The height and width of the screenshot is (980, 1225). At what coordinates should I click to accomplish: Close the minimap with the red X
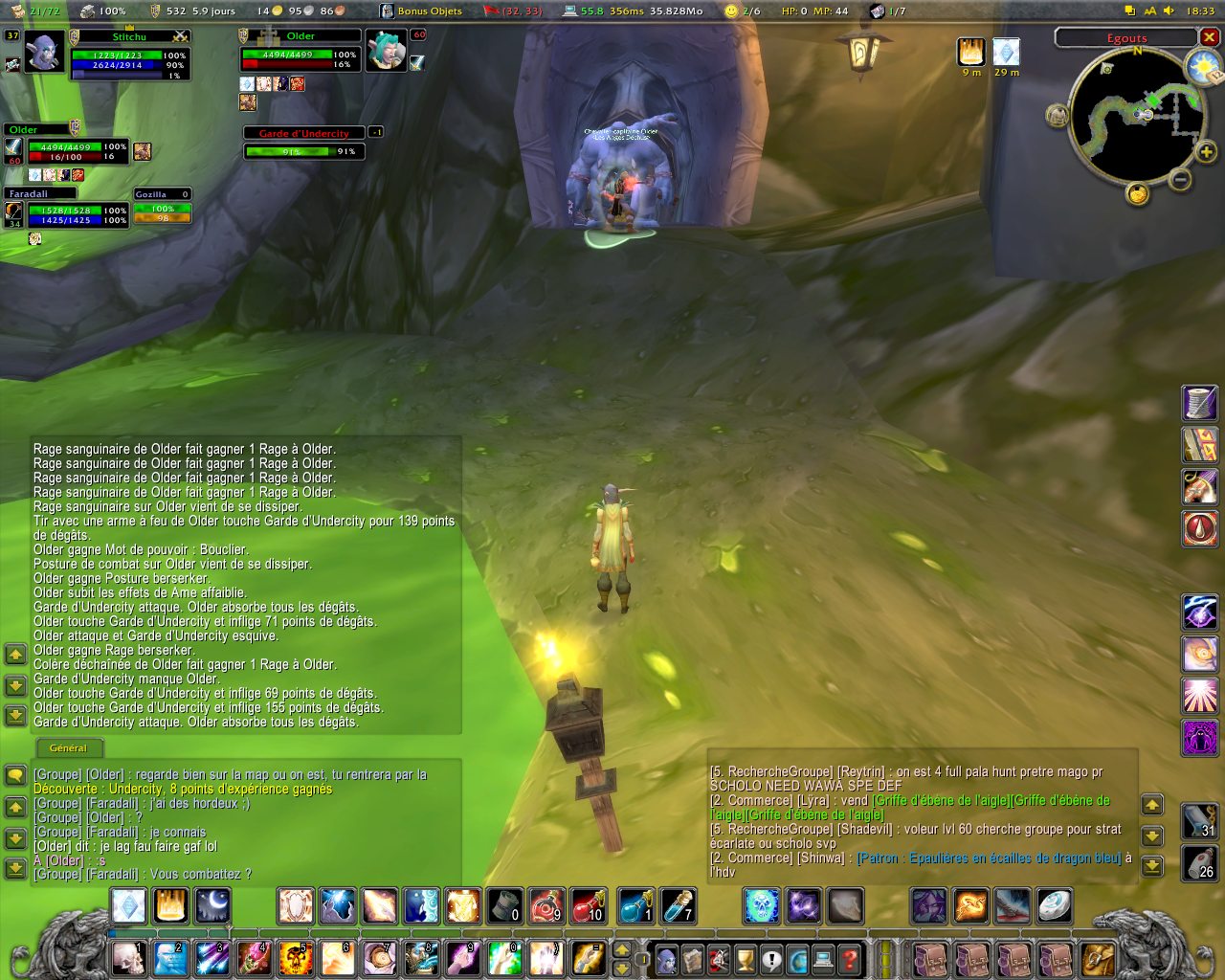[1210, 37]
